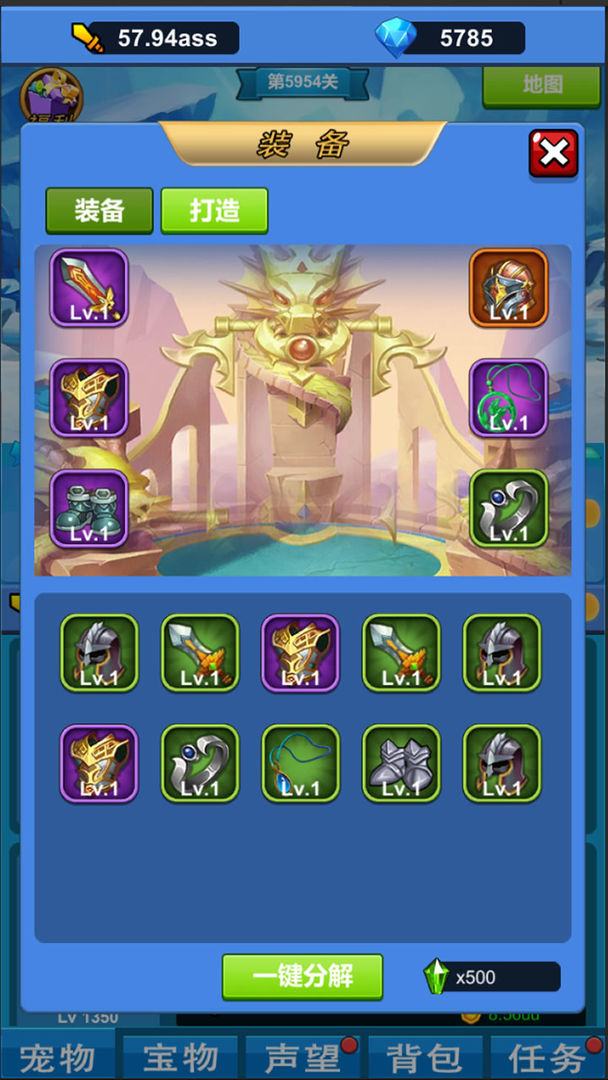Open the 打造 forging tab

coord(214,210)
